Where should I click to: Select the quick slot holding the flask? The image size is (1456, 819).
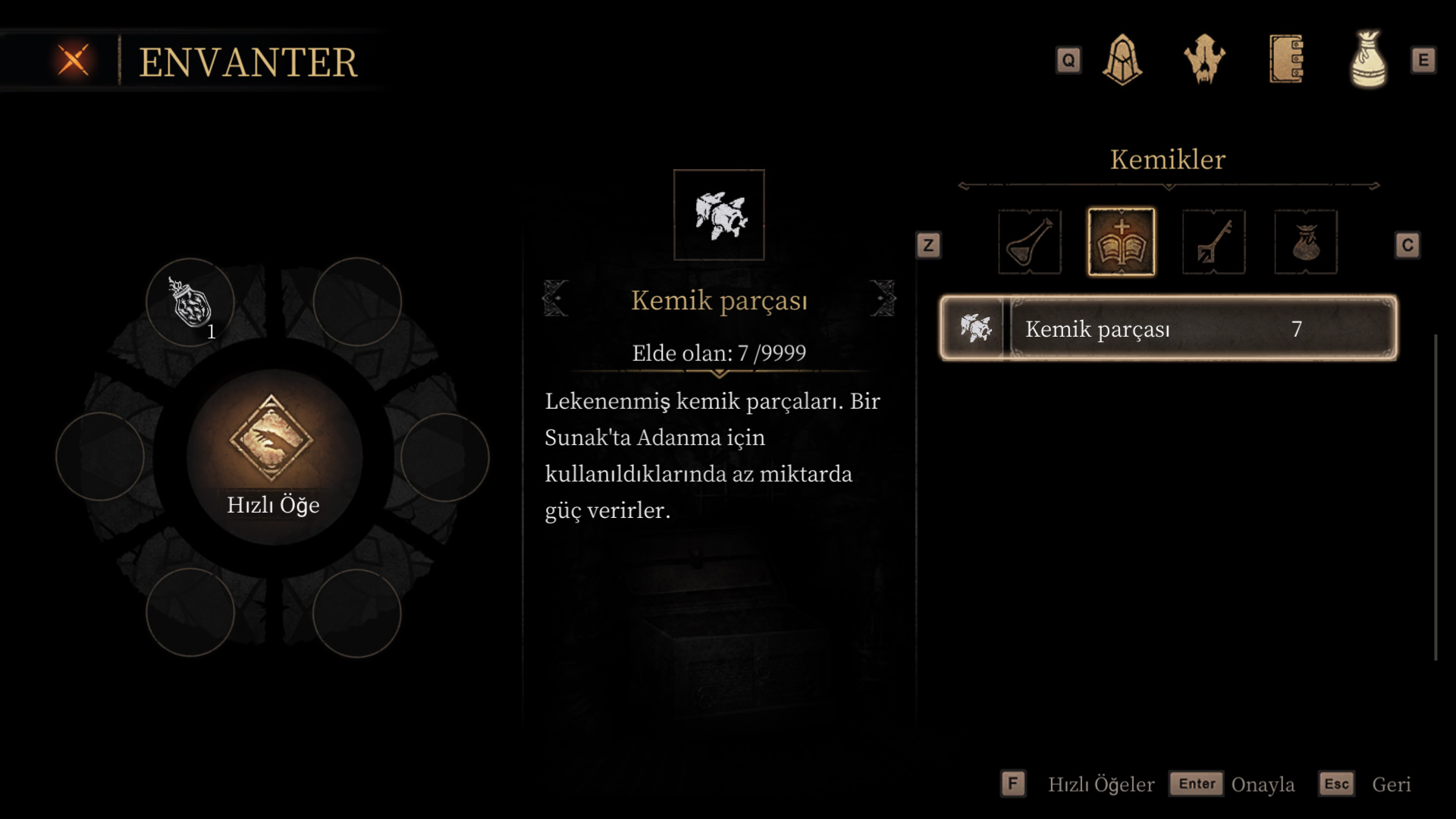click(190, 303)
